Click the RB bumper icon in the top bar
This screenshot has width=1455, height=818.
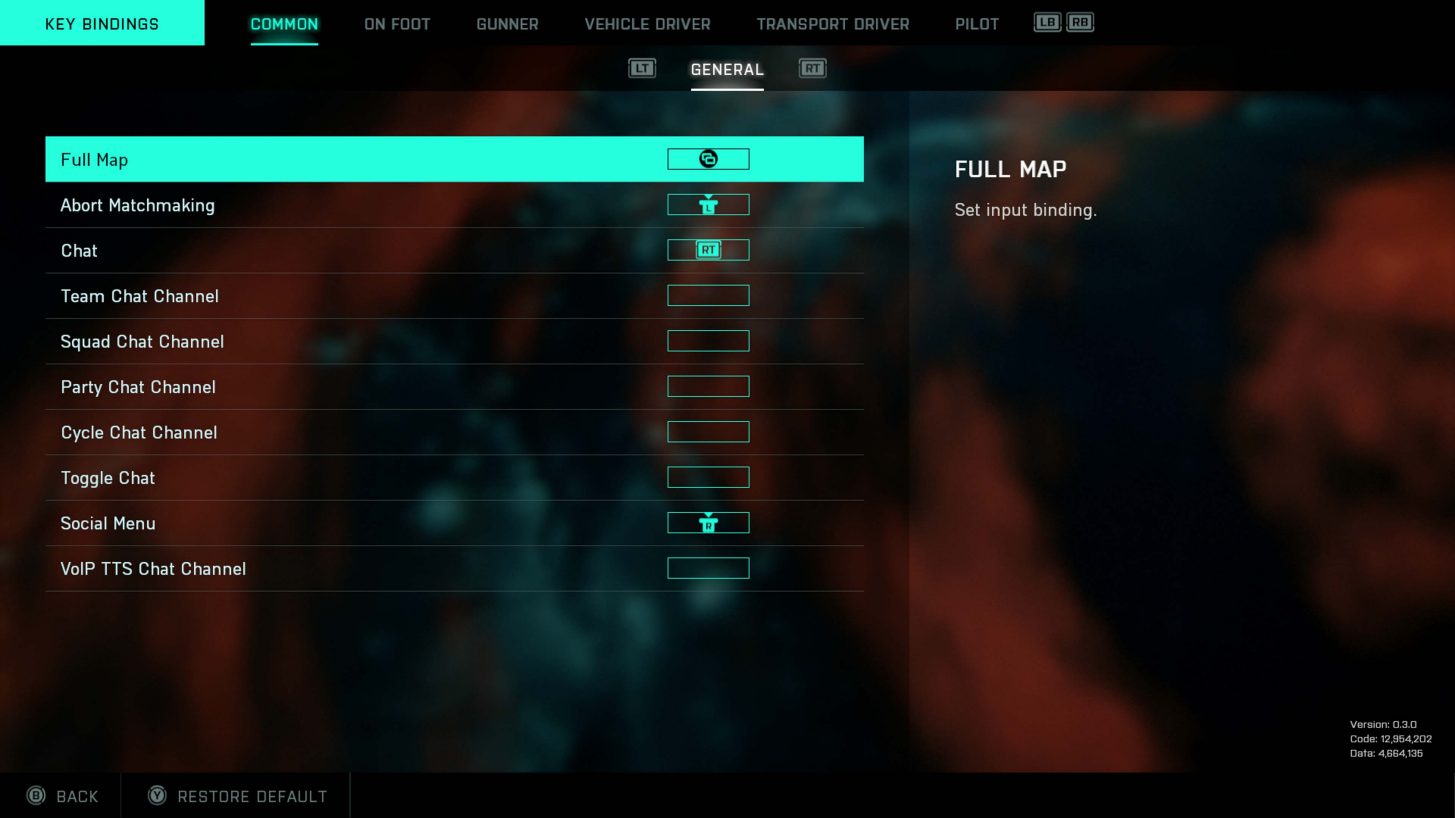point(1080,20)
